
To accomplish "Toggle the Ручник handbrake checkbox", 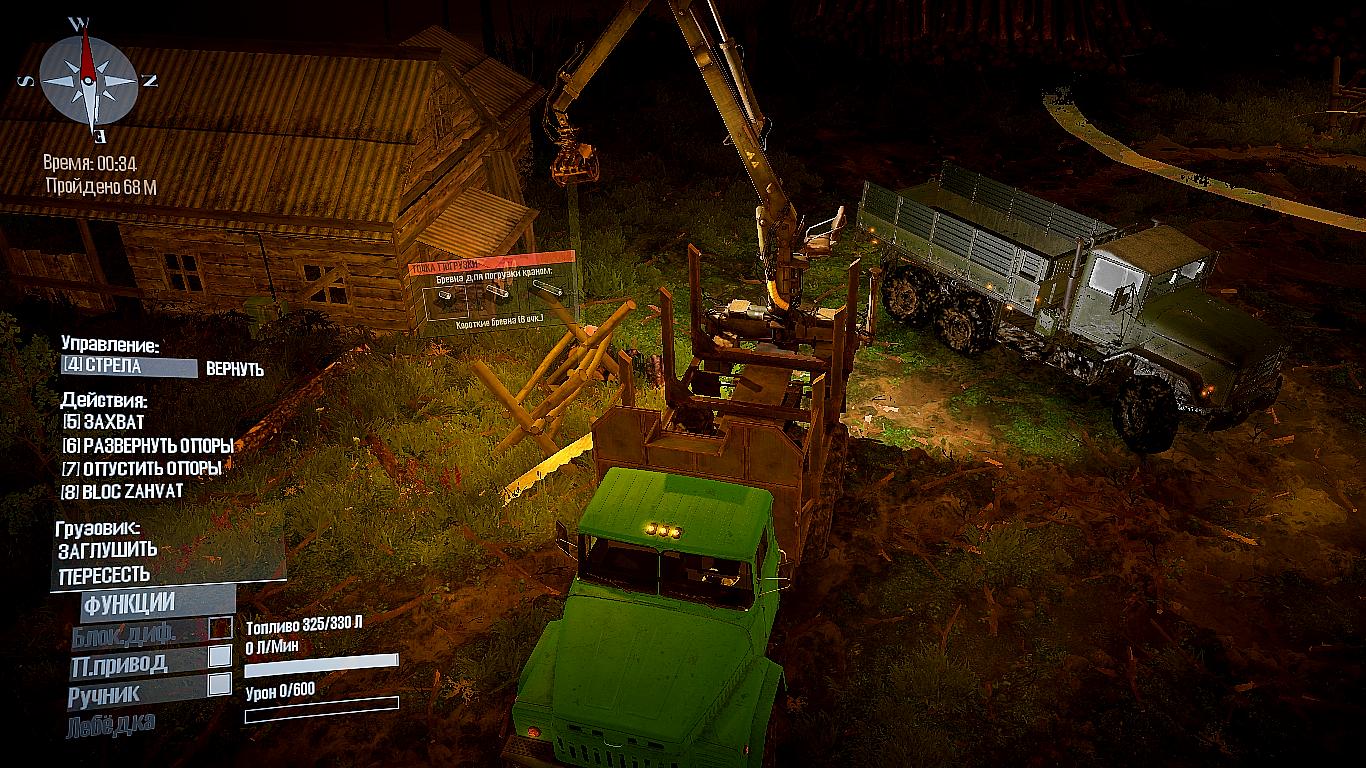I will click(219, 685).
